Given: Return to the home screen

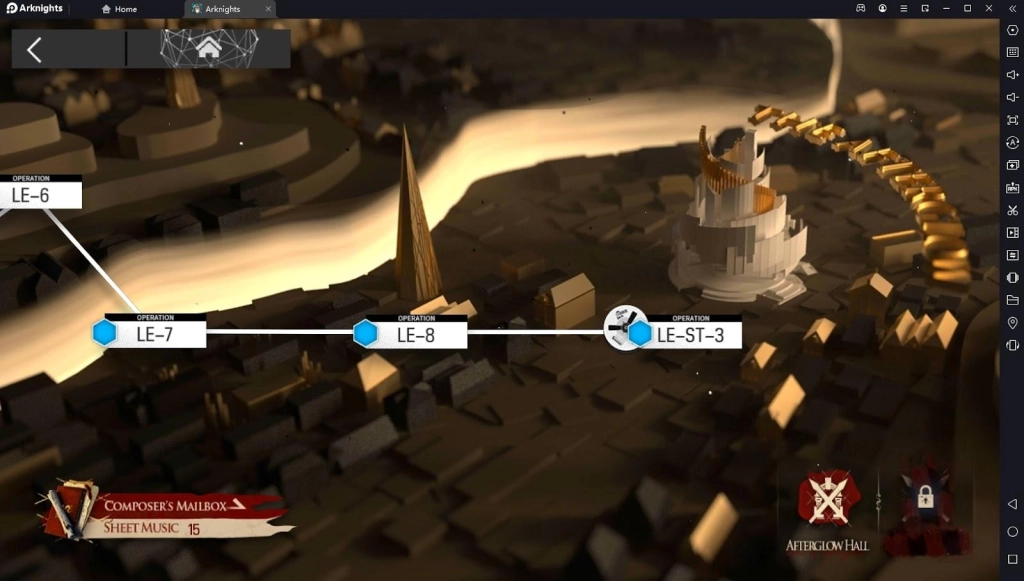Looking at the screenshot, I should [x=209, y=48].
